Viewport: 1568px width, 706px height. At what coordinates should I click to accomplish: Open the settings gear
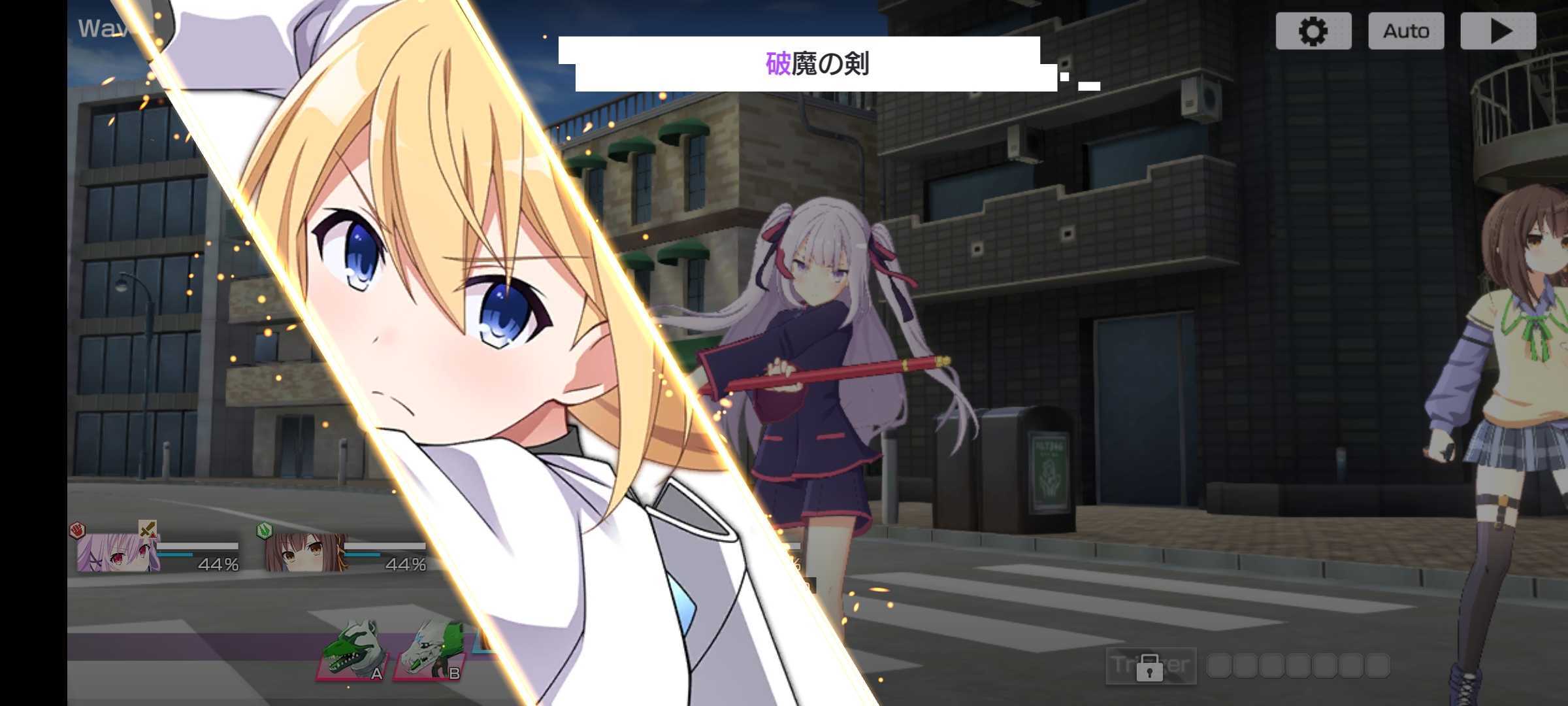1313,30
